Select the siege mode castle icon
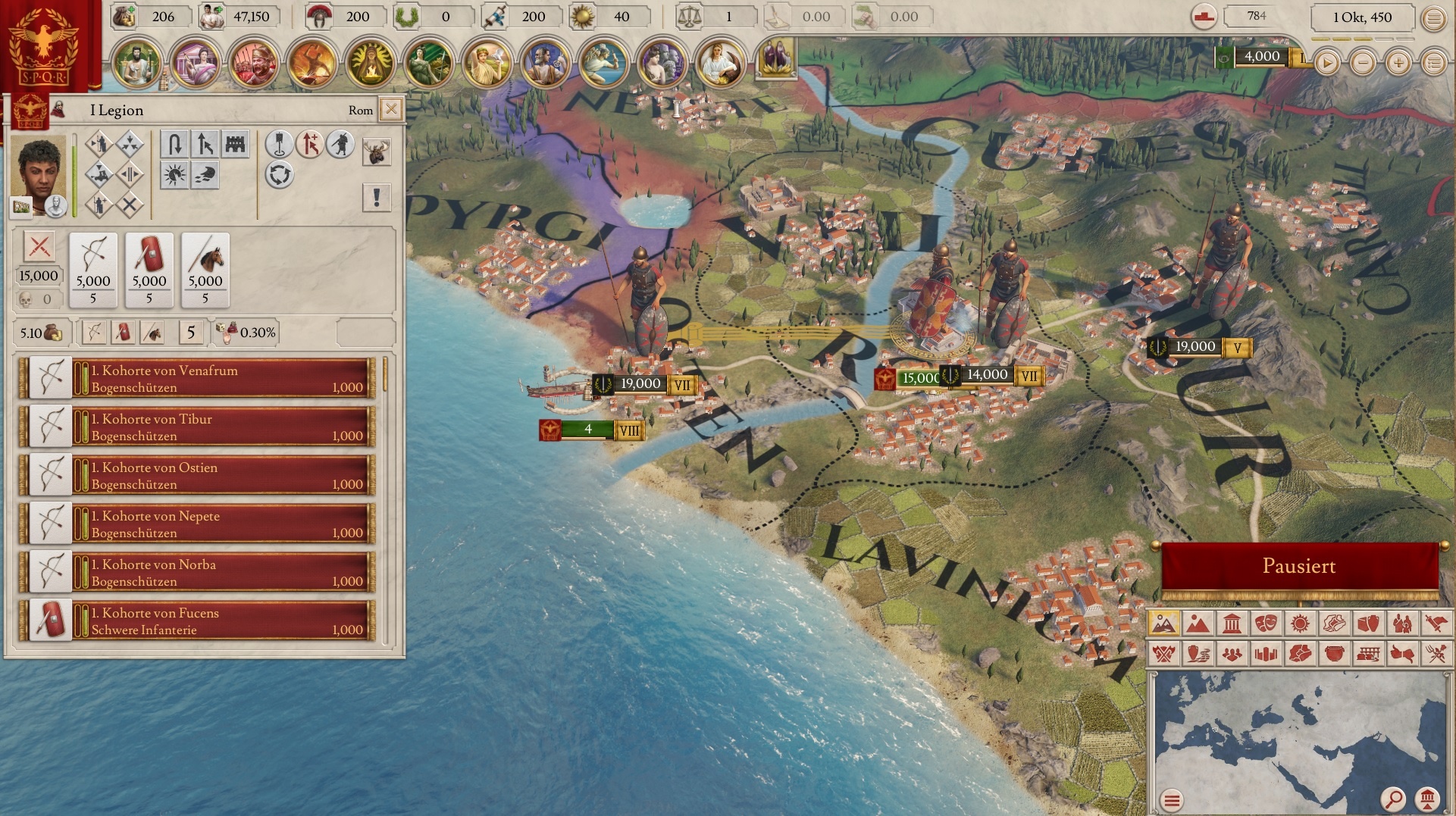 click(x=234, y=143)
